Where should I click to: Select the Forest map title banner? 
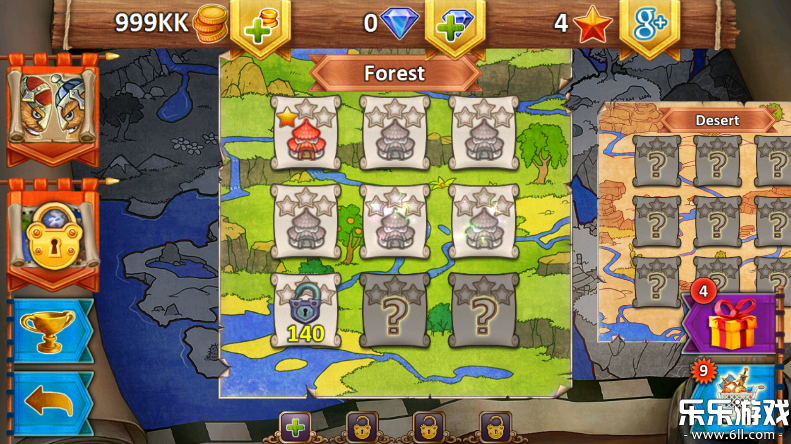[395, 73]
